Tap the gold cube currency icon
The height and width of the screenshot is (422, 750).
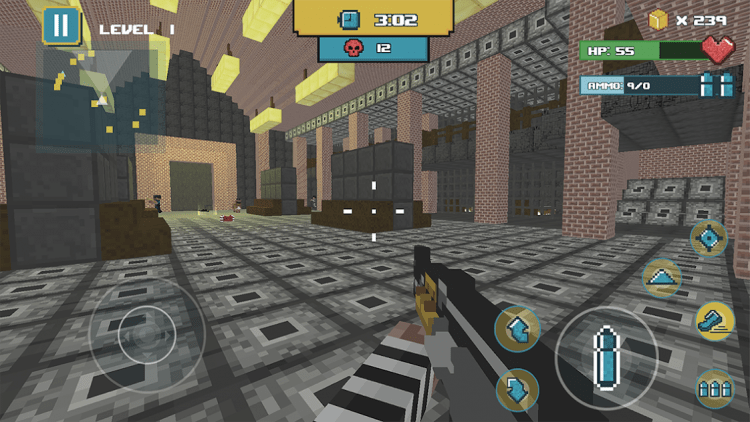658,19
